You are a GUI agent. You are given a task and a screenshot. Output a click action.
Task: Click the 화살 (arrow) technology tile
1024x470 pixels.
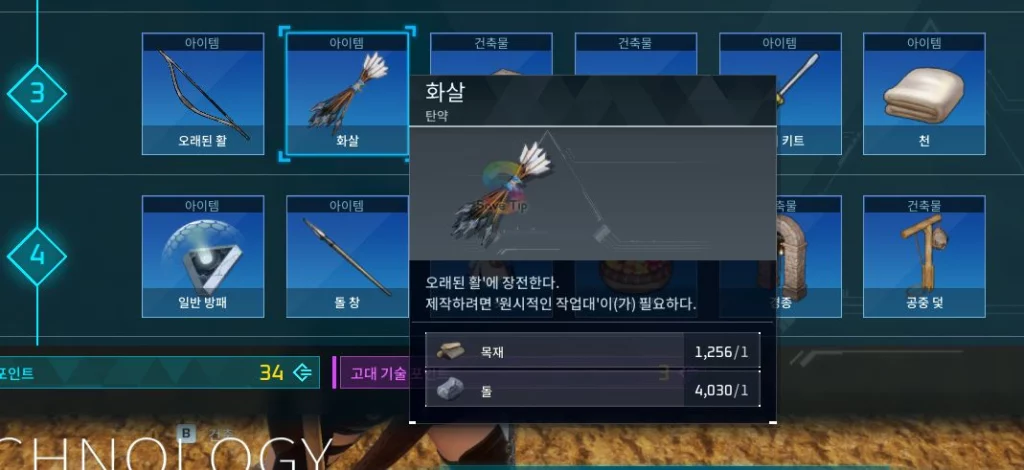(347, 94)
